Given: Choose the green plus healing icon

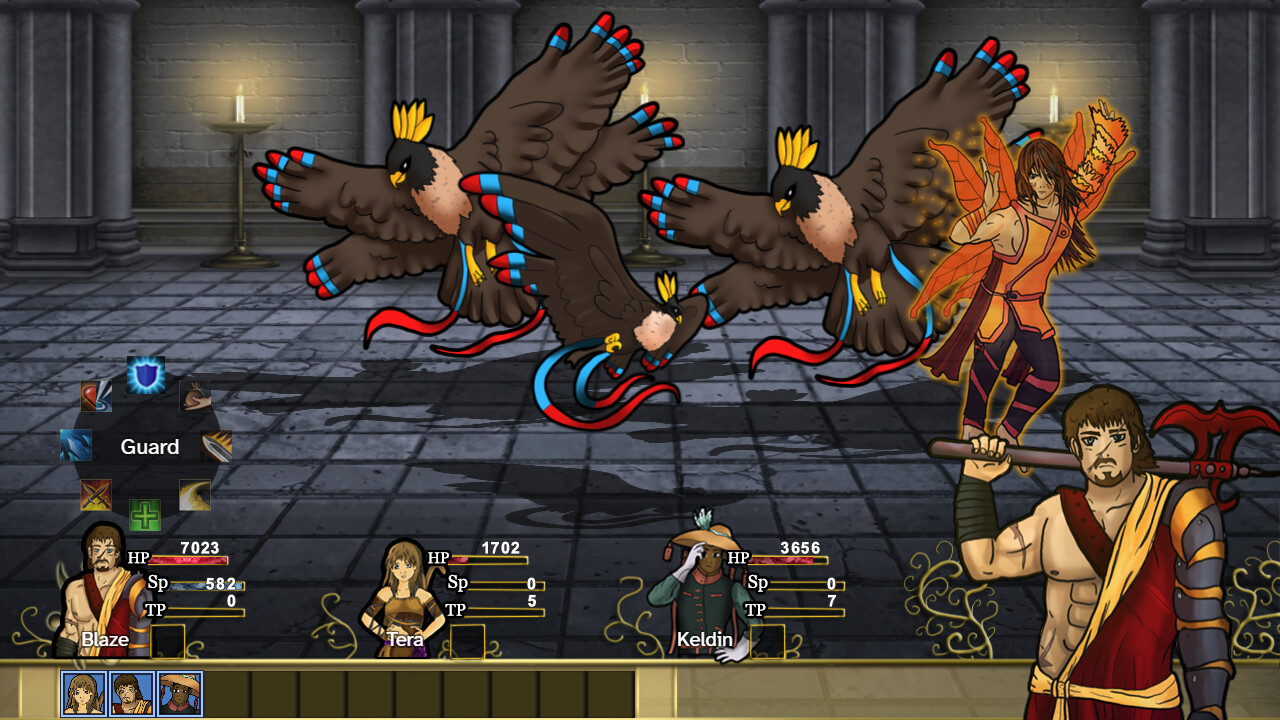Looking at the screenshot, I should [147, 513].
